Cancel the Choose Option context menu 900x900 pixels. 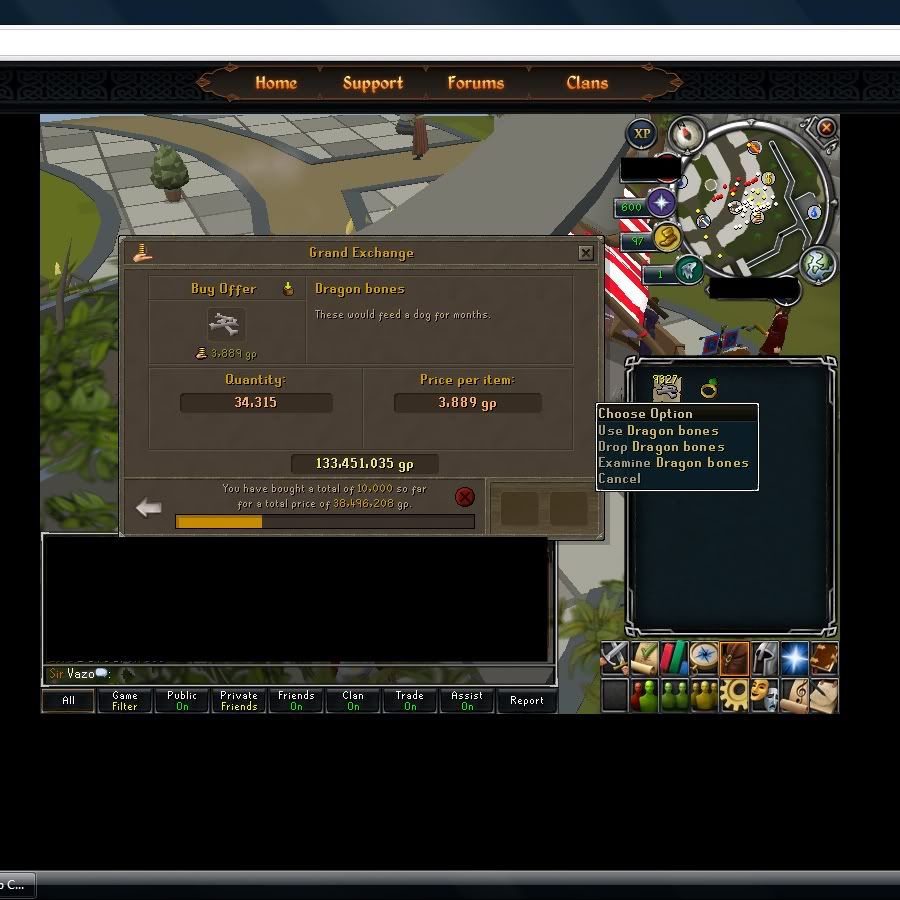[x=620, y=479]
